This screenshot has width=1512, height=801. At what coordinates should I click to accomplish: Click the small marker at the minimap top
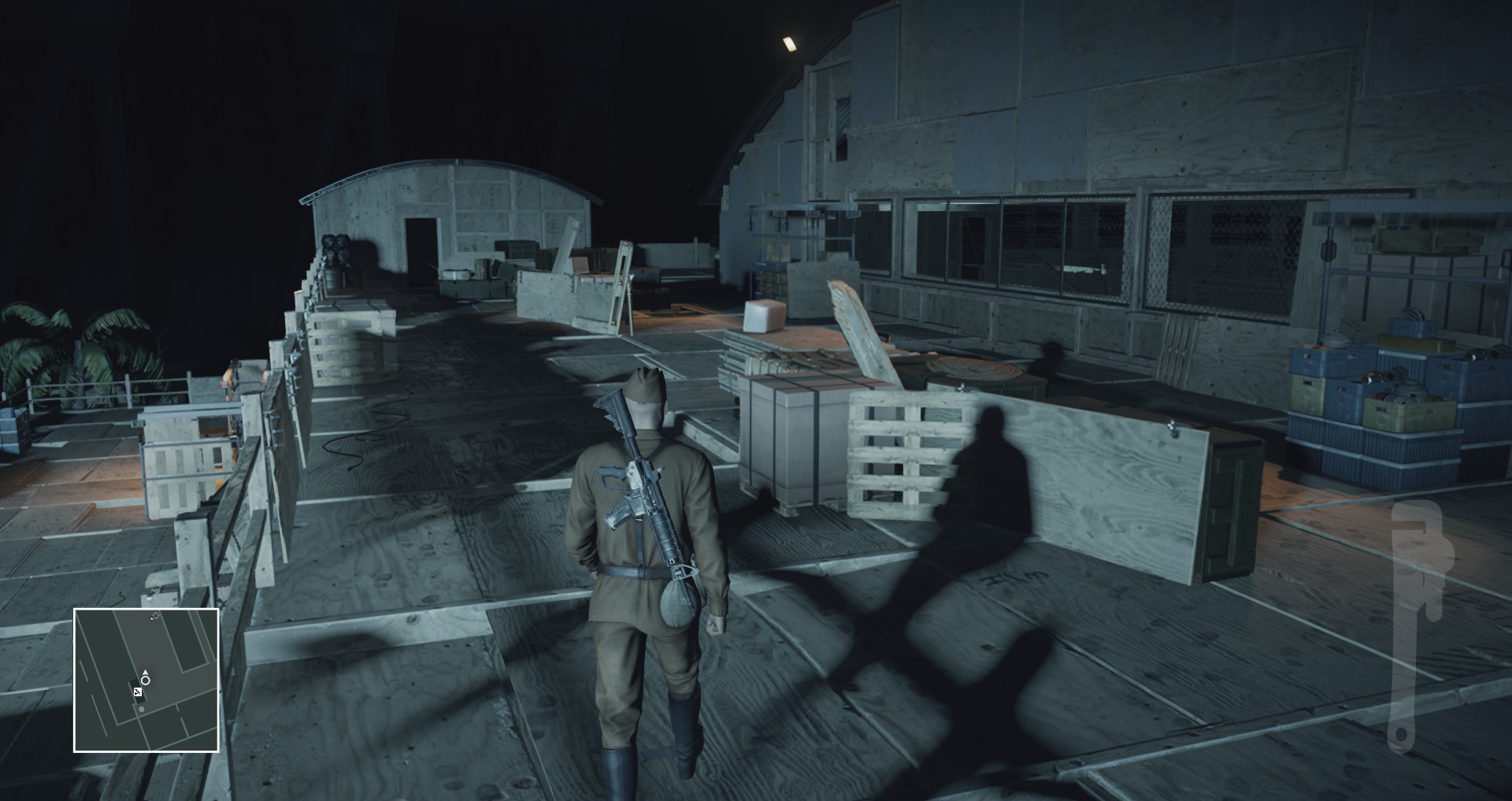tap(154, 615)
